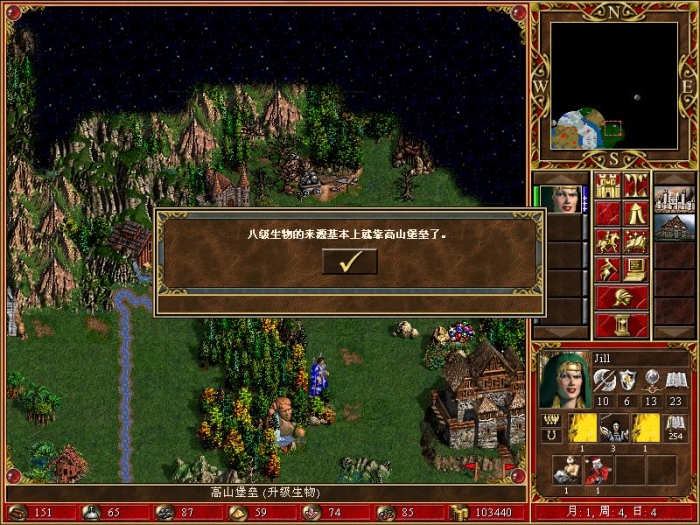Select the red Santa-hat creature stack
Screen dimensions: 700x525
(x=597, y=469)
